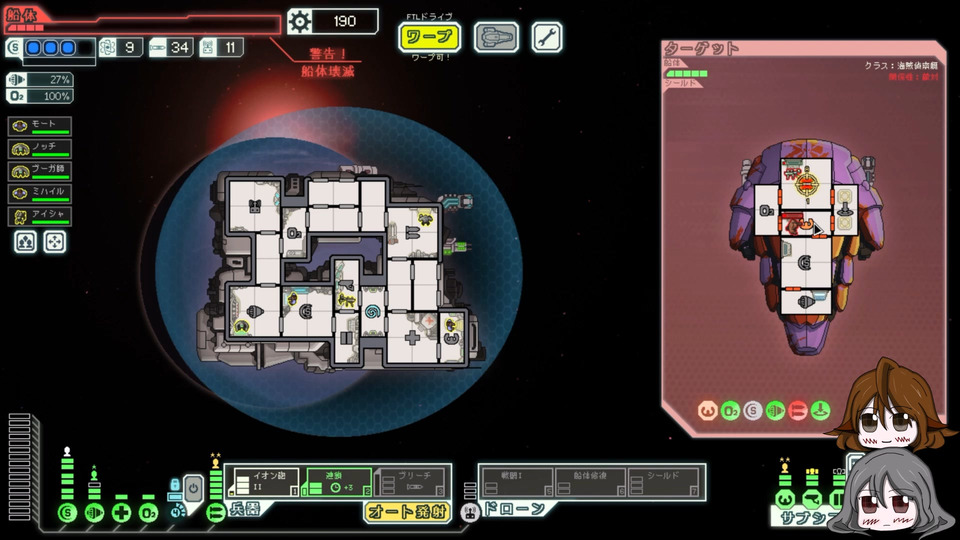Click the oxygen system power icon
Image resolution: width=960 pixels, height=540 pixels.
tap(149, 513)
